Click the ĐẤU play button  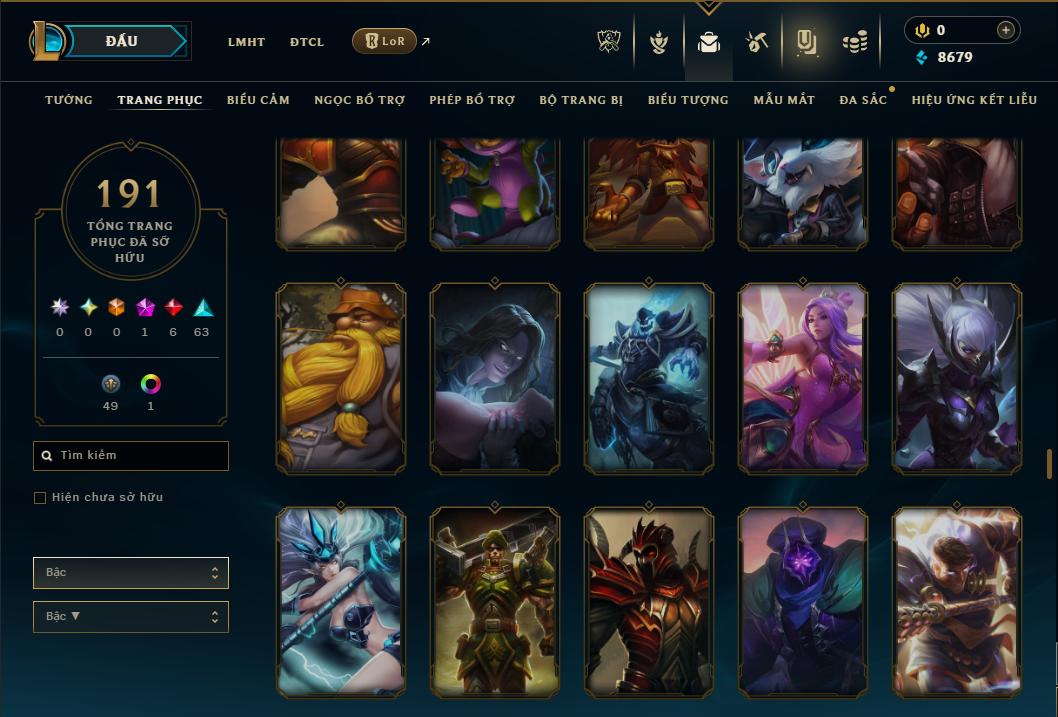pos(122,41)
